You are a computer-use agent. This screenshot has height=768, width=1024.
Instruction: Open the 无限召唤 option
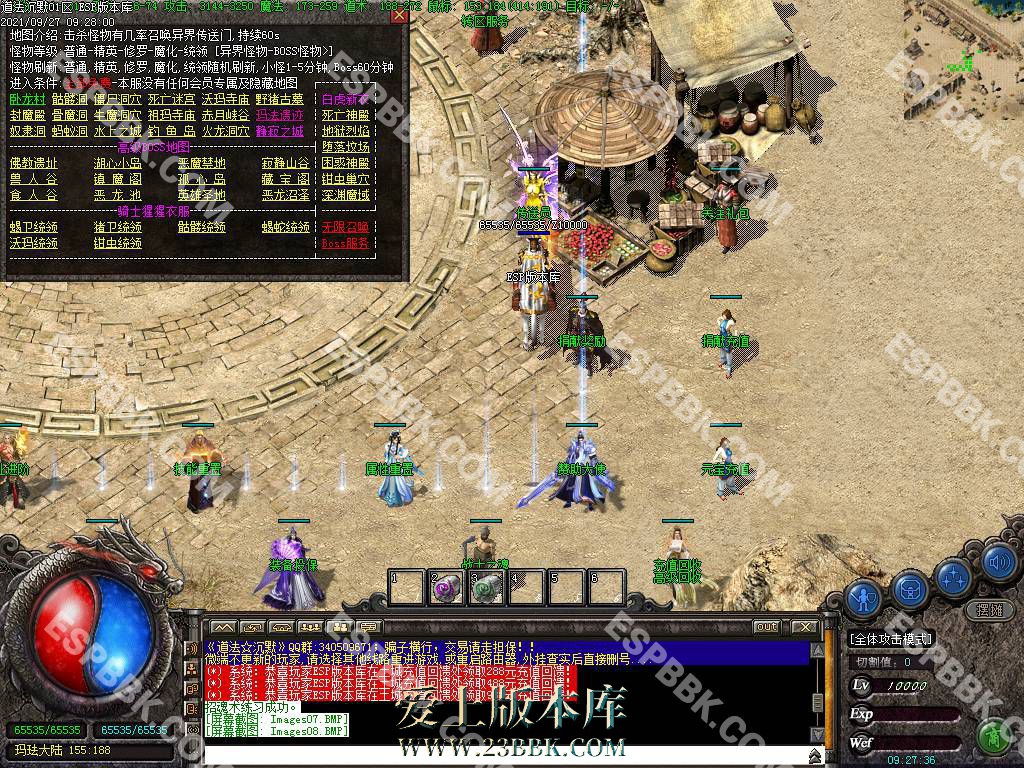point(345,227)
